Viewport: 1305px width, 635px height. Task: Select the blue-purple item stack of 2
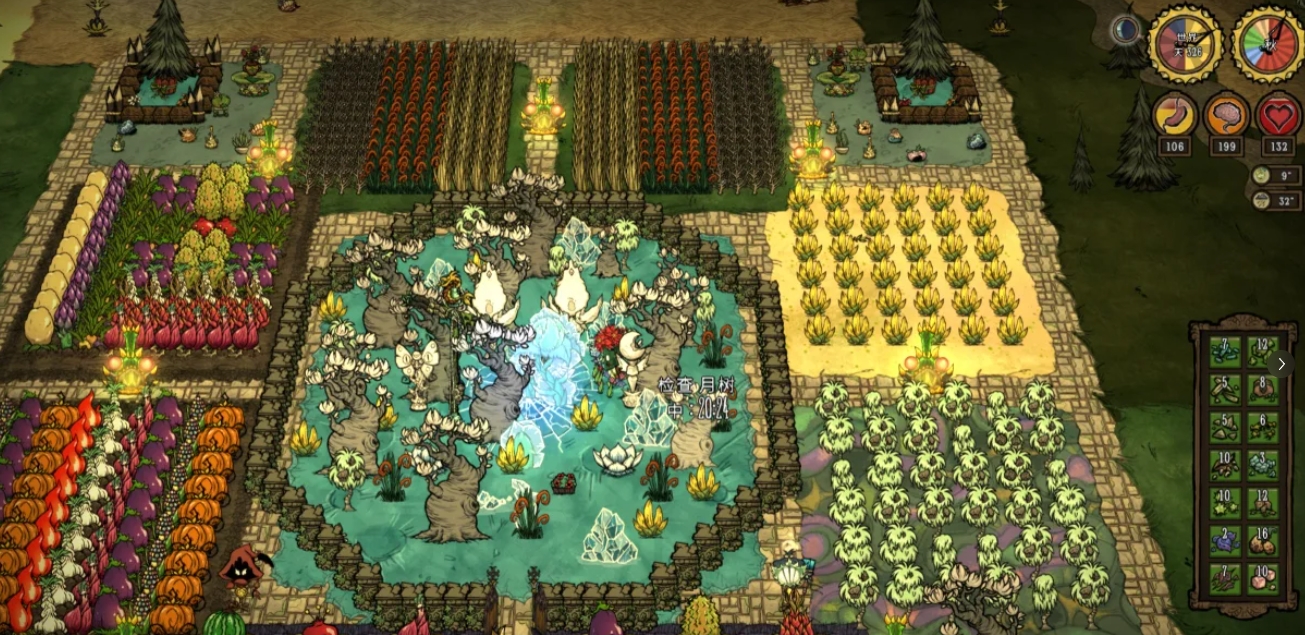pos(1224,541)
